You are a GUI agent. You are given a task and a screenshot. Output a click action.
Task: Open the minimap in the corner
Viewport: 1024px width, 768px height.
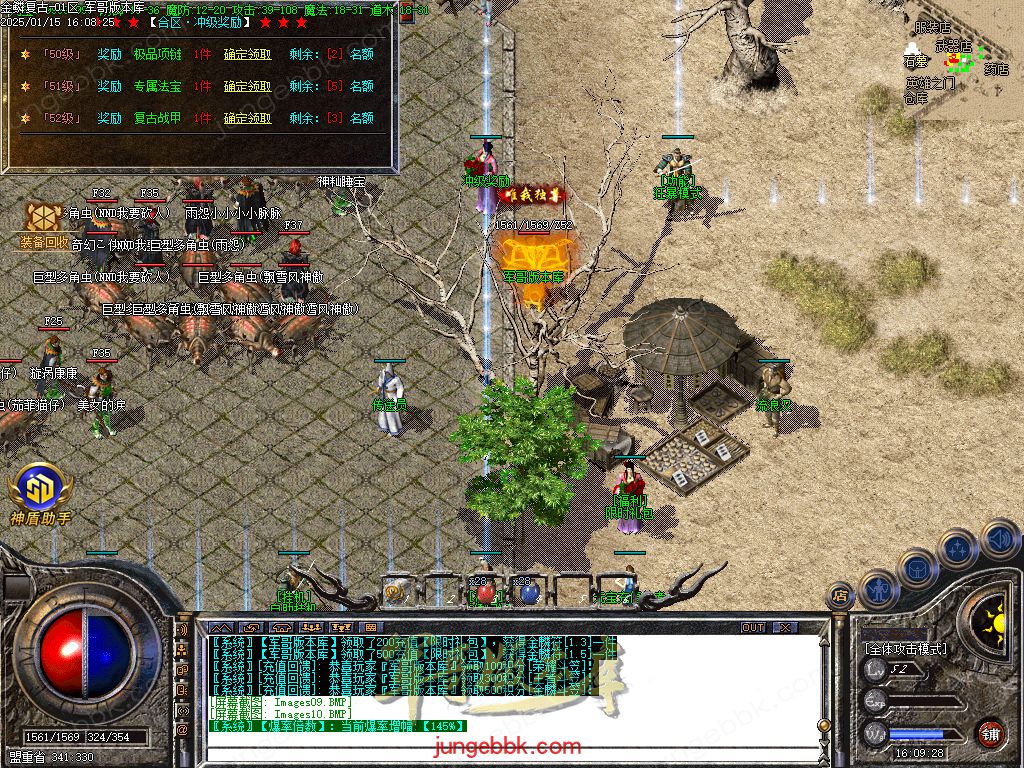[x=958, y=60]
